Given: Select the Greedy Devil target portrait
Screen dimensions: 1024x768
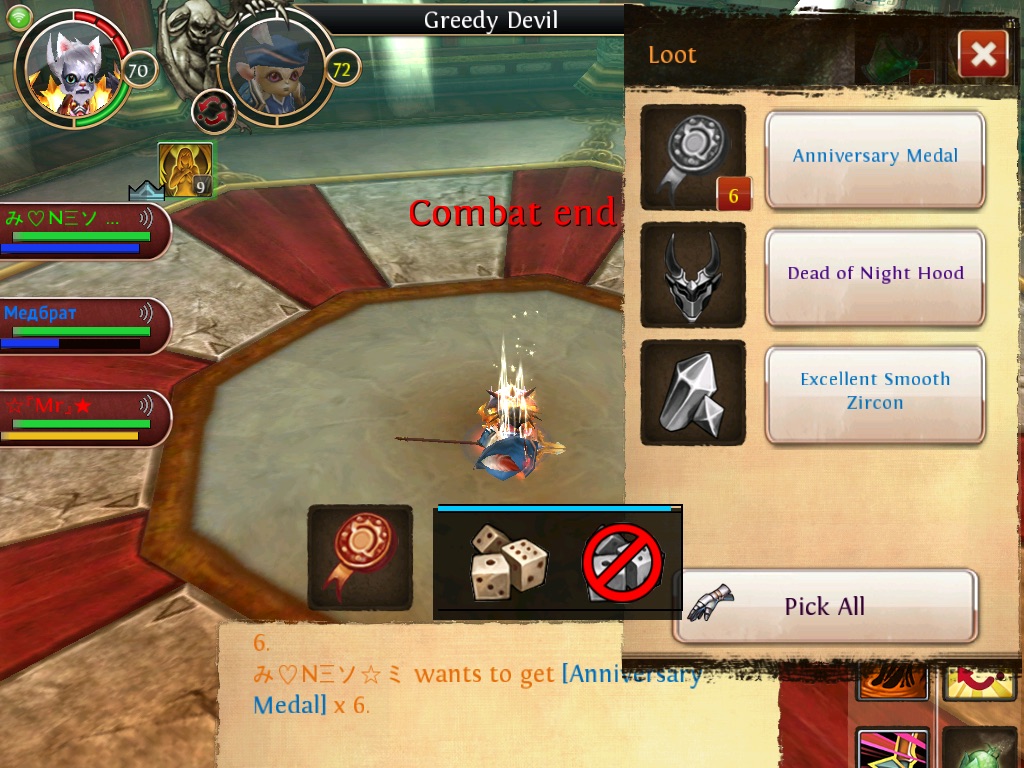Looking at the screenshot, I should [x=275, y=68].
